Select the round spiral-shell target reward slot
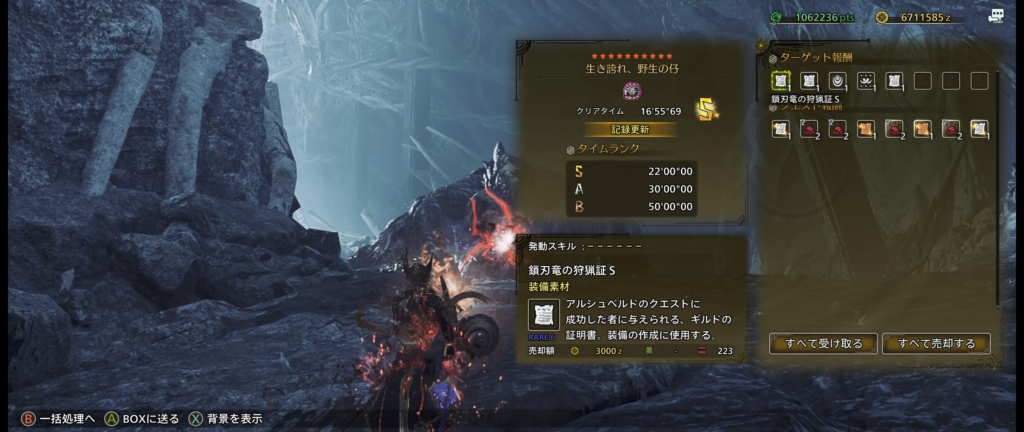The width and height of the screenshot is (1024, 432). [837, 81]
